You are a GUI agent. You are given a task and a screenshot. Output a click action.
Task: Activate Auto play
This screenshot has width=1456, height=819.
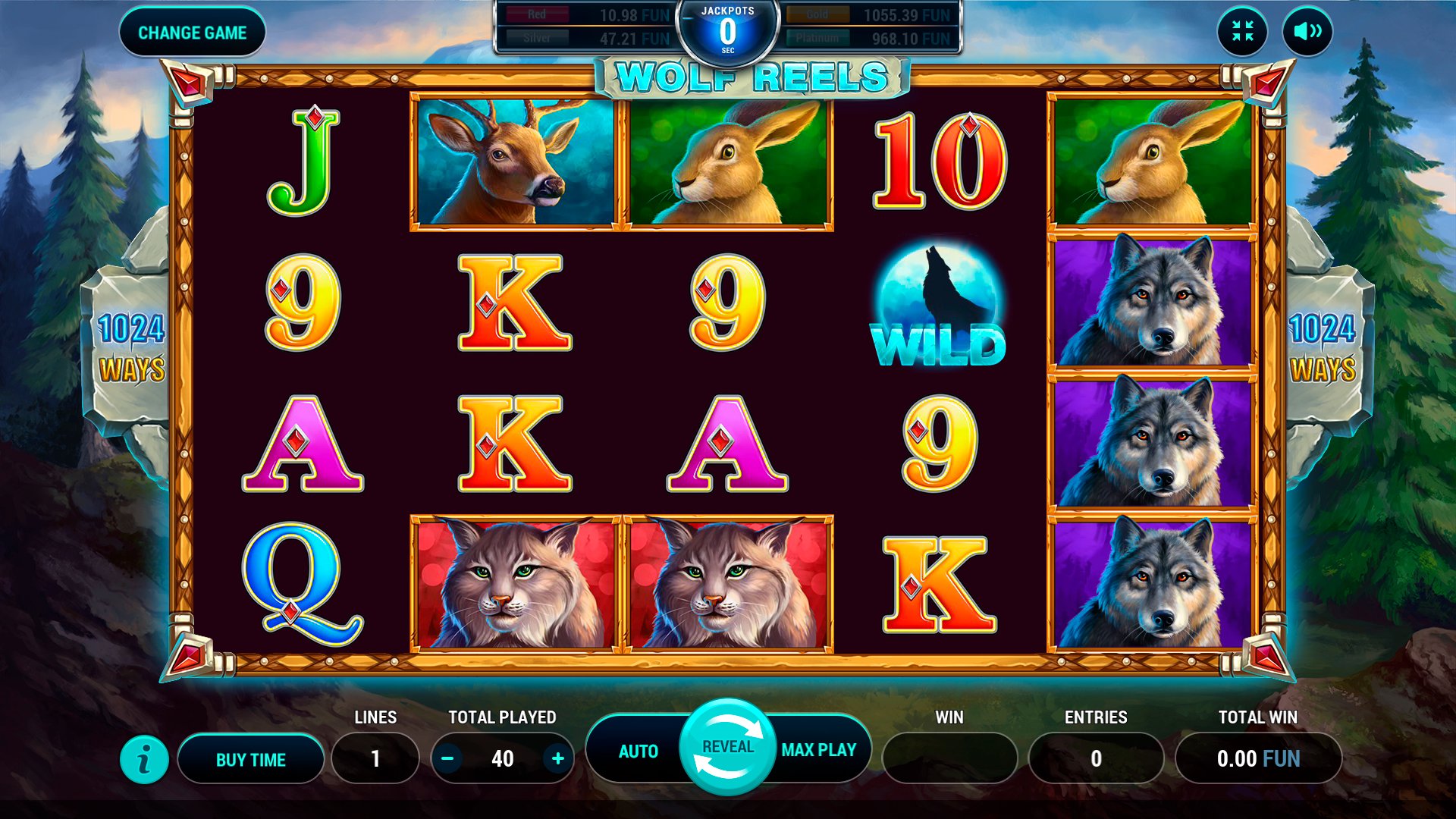pos(638,751)
